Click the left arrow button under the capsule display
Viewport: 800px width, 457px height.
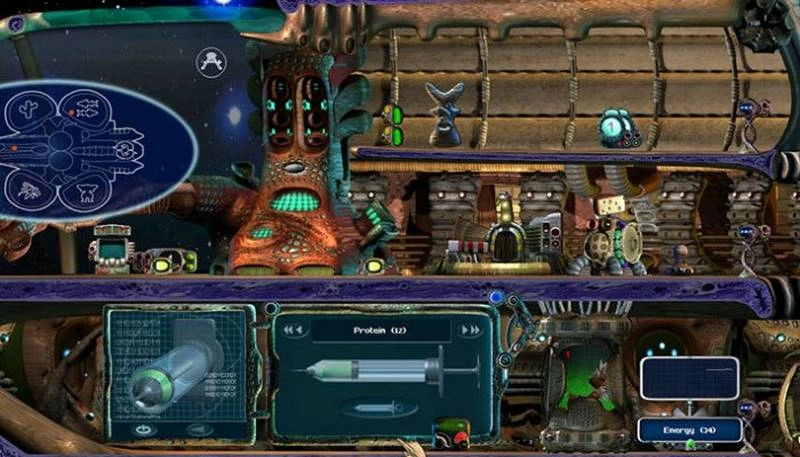[x=203, y=430]
